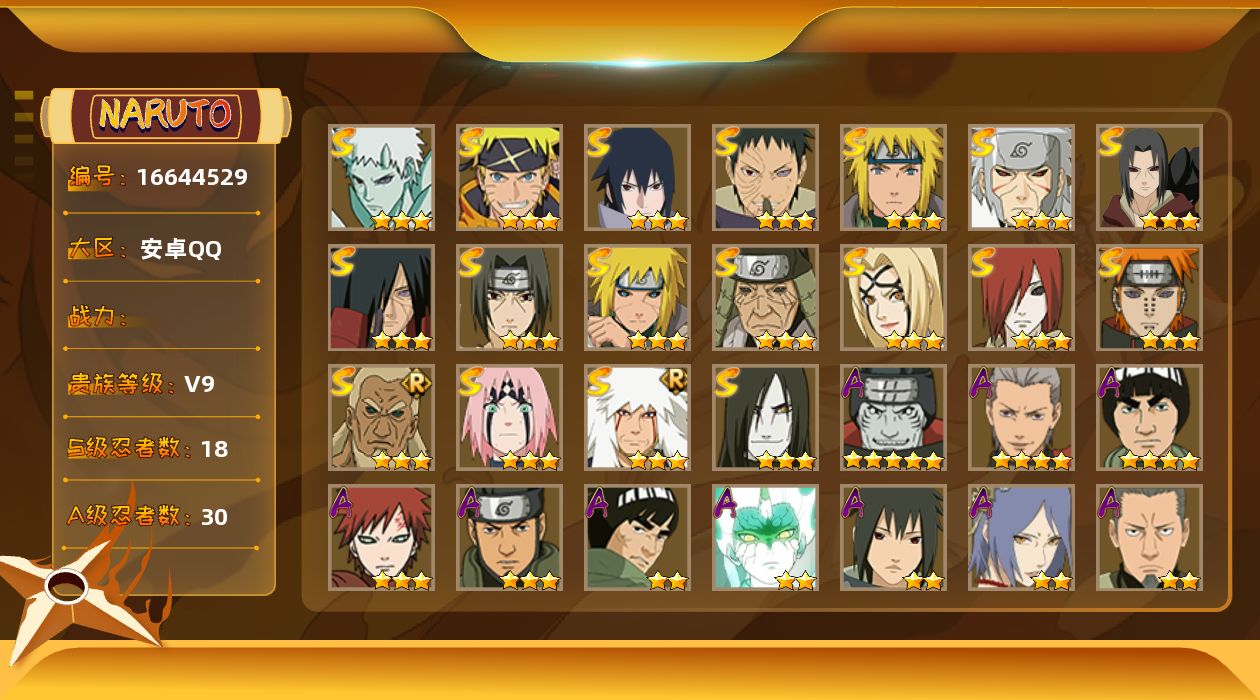Select the white-haired Six Paths Obito tile
Screen dimensions: 1260x700
(381, 177)
